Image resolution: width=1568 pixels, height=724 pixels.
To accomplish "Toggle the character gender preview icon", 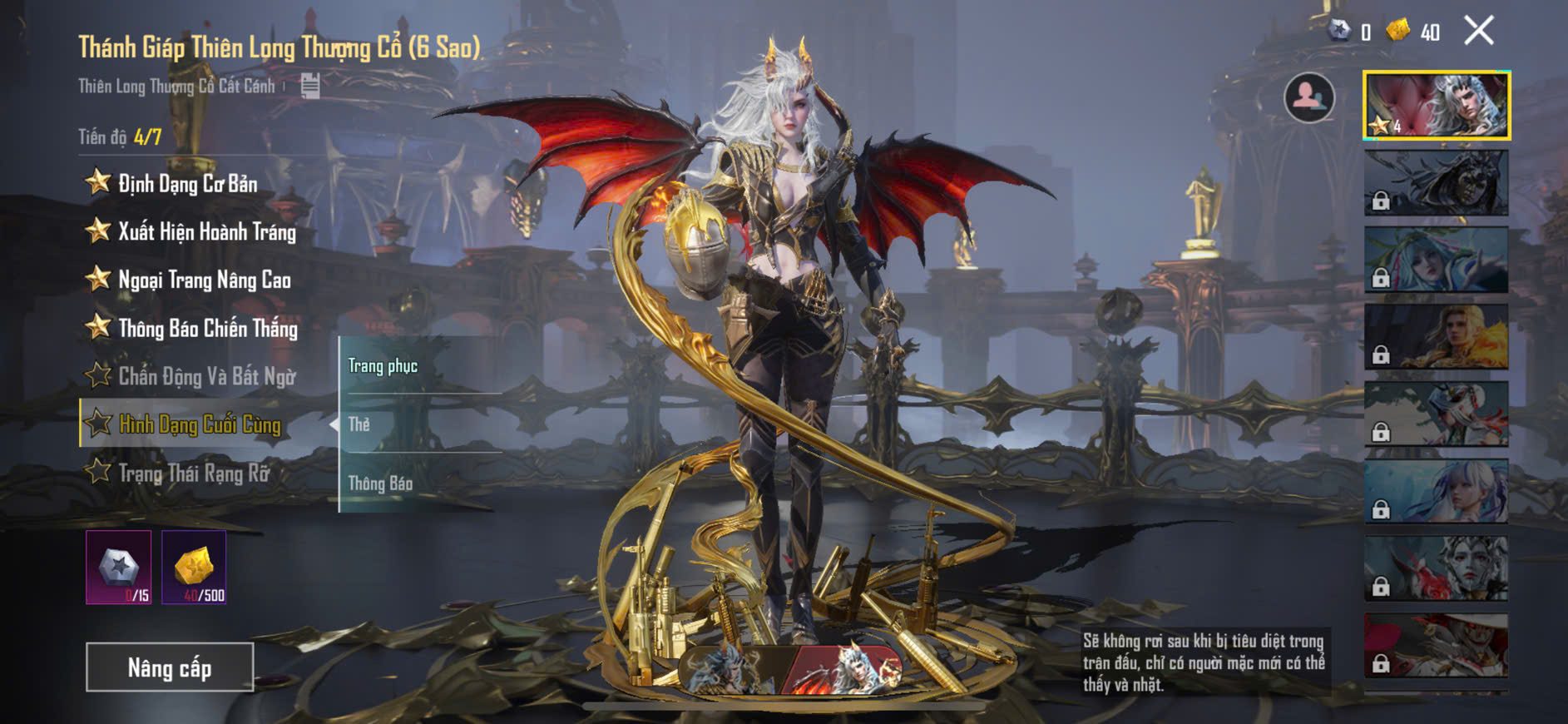I will (x=1308, y=98).
